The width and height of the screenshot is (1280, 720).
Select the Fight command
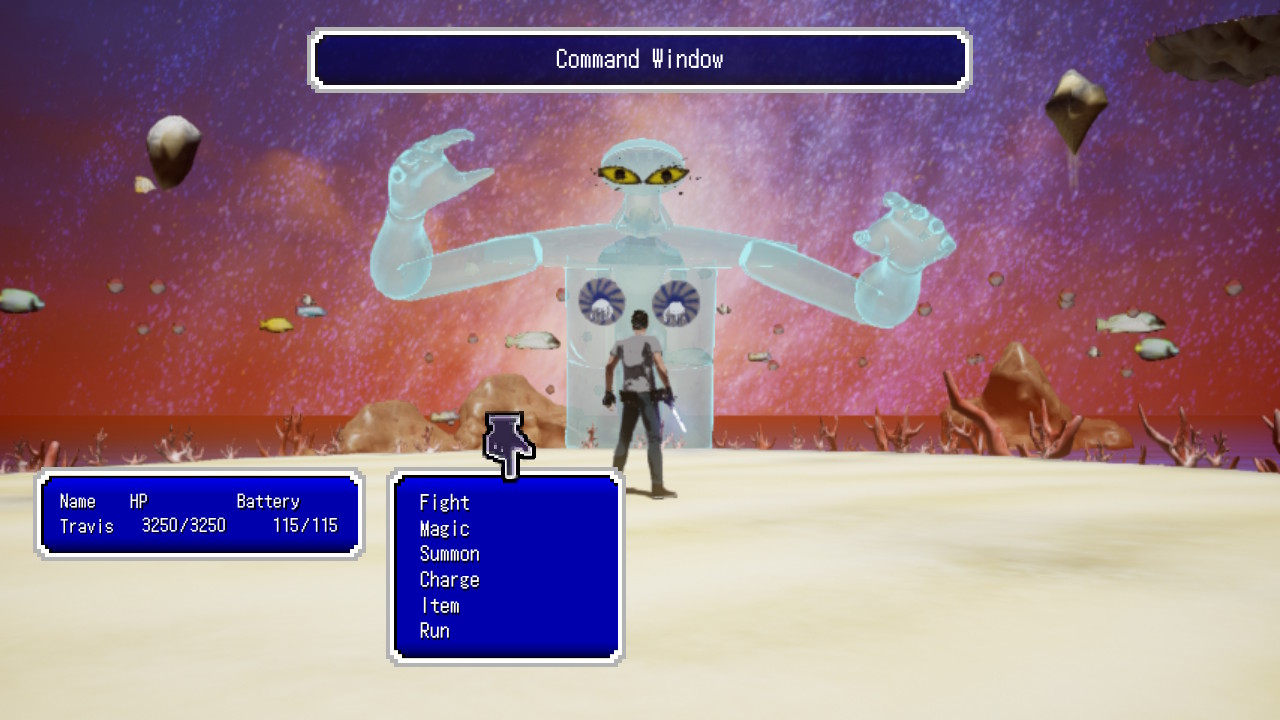[x=446, y=503]
